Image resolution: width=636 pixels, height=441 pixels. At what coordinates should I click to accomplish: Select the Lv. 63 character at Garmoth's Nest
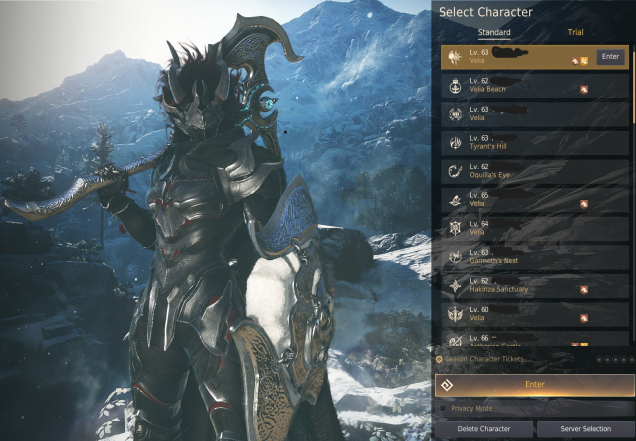click(535, 258)
